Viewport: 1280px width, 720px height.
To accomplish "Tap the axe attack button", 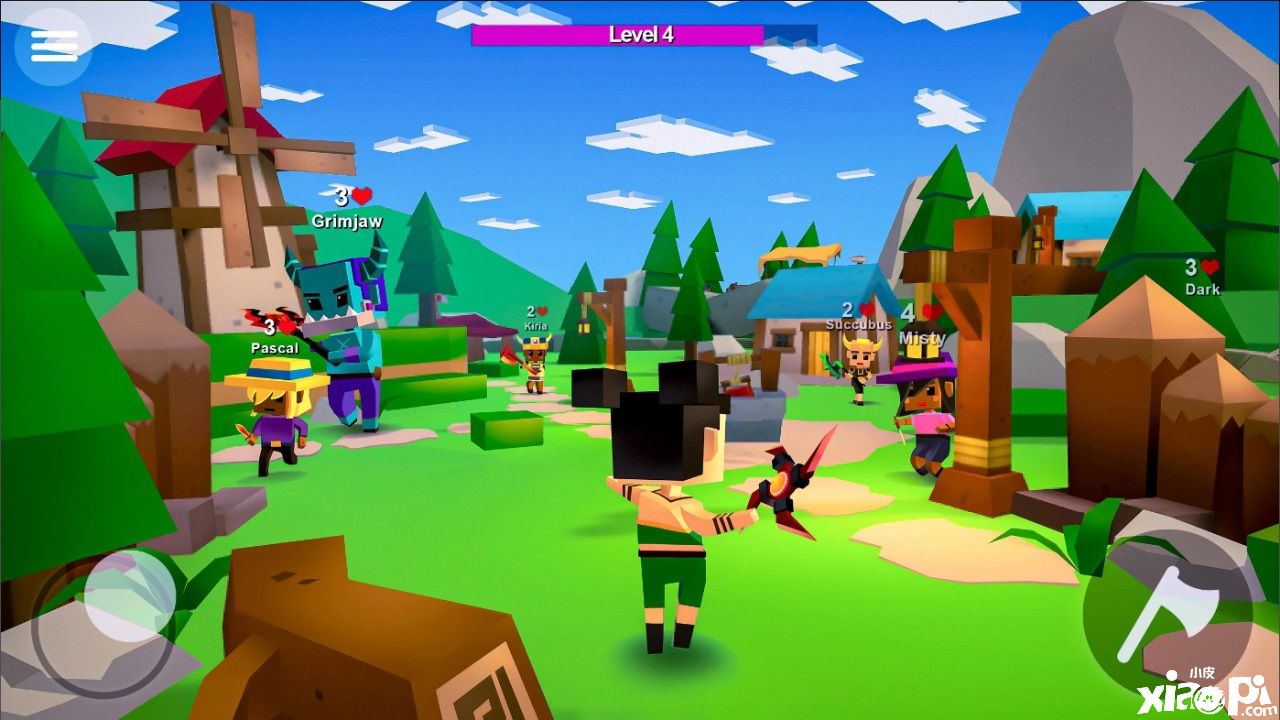I will click(1166, 612).
